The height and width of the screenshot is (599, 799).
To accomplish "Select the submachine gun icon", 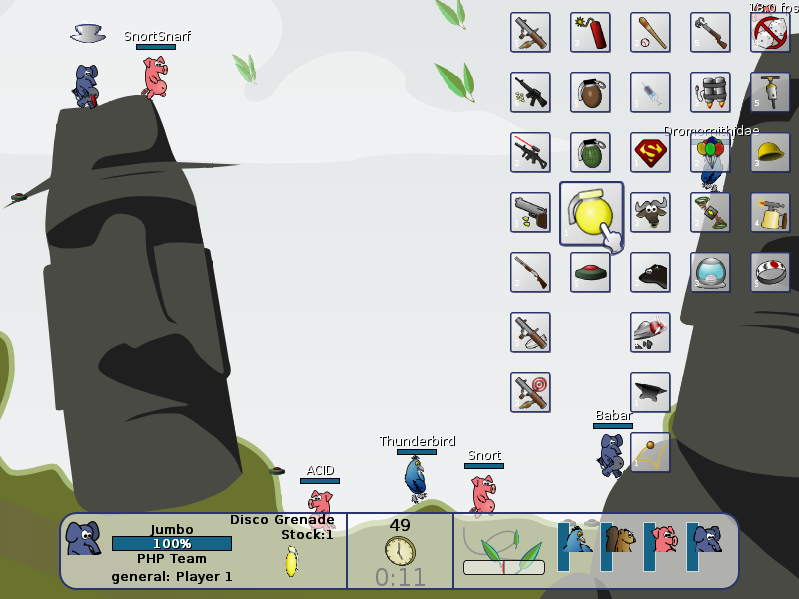I will [530, 92].
